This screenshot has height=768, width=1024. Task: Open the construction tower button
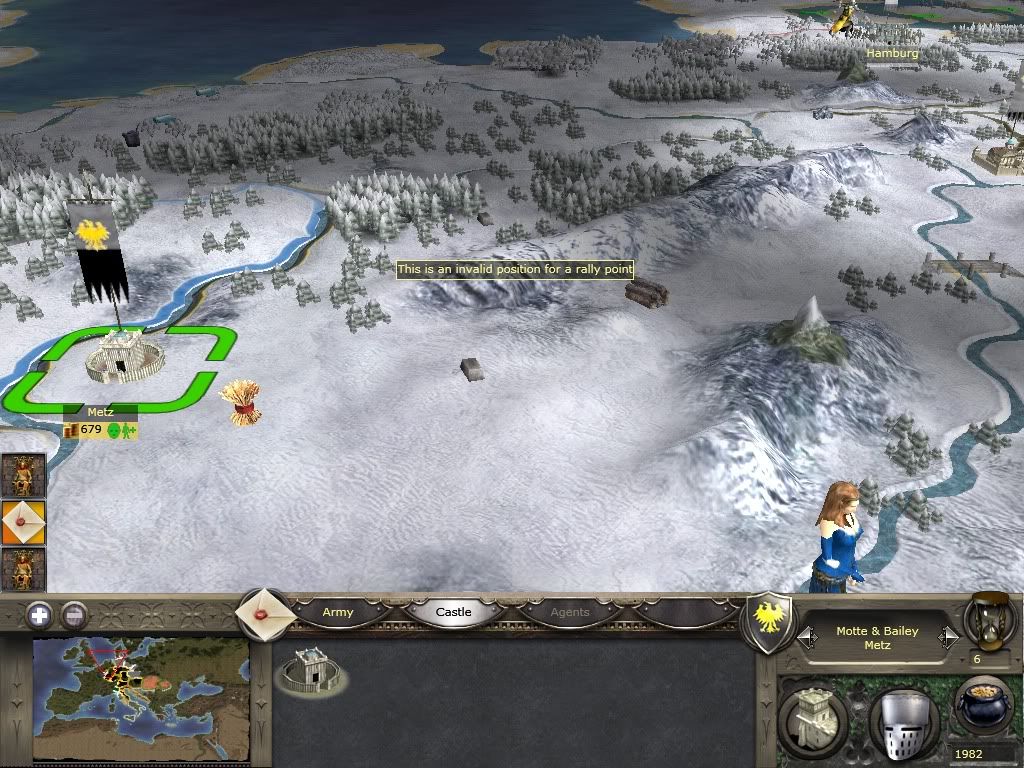[813, 716]
